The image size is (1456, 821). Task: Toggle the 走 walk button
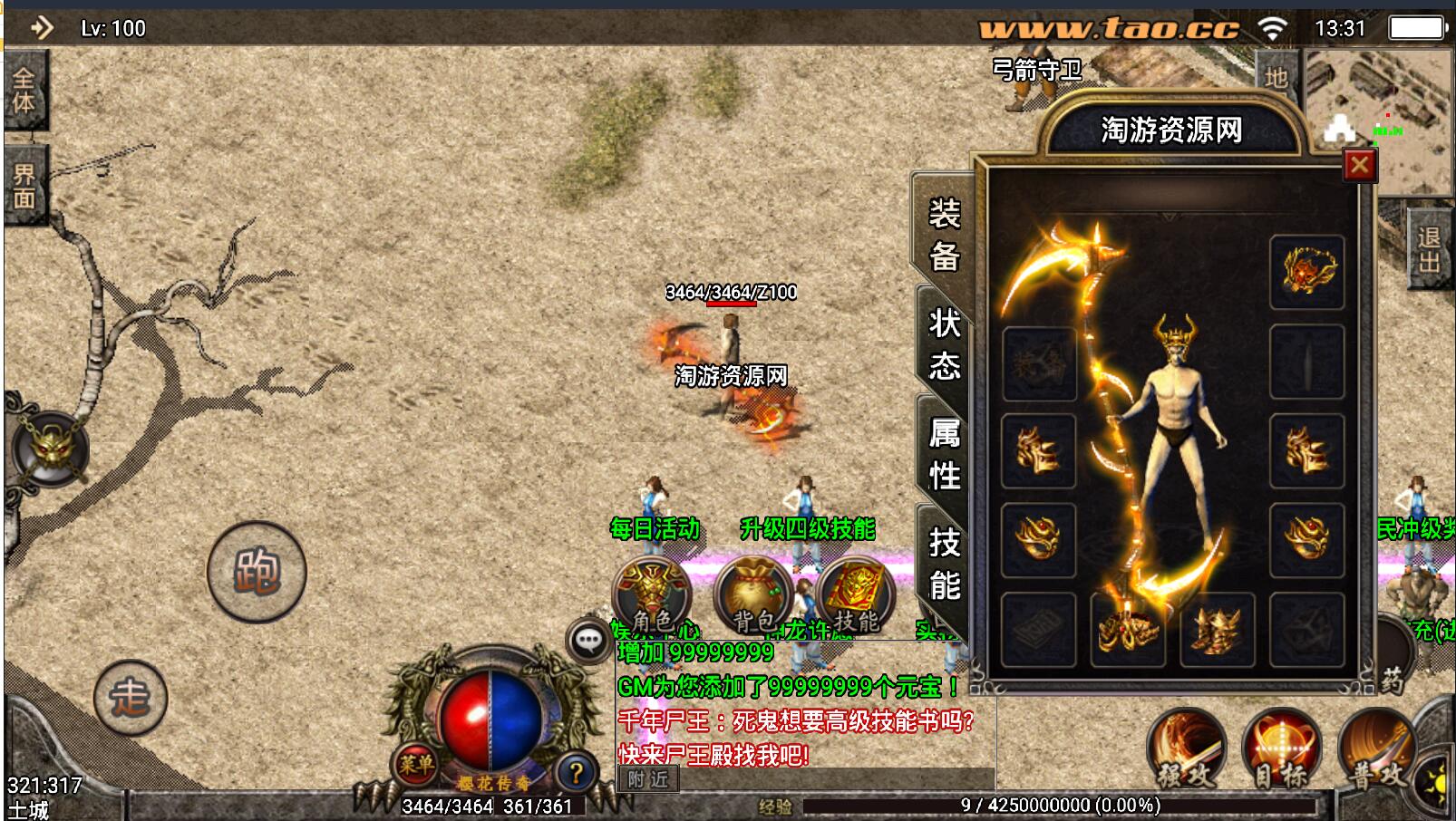pos(131,697)
